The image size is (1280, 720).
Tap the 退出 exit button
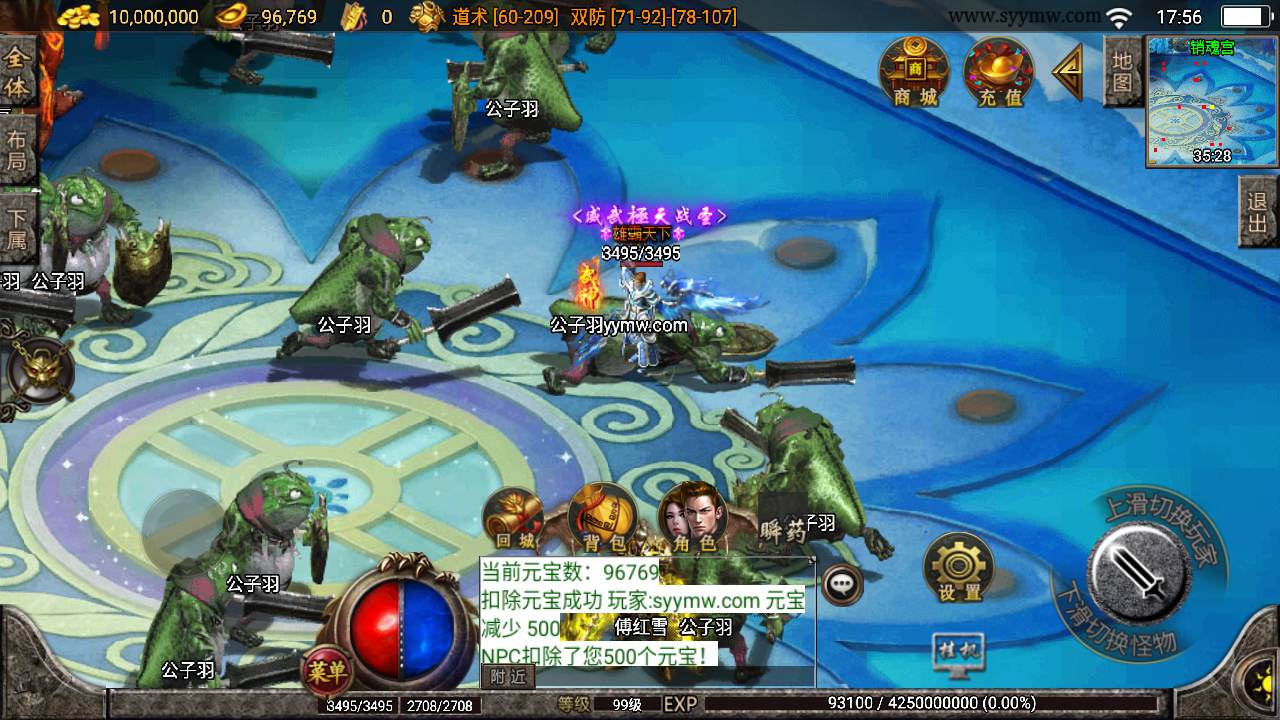pos(1258,212)
